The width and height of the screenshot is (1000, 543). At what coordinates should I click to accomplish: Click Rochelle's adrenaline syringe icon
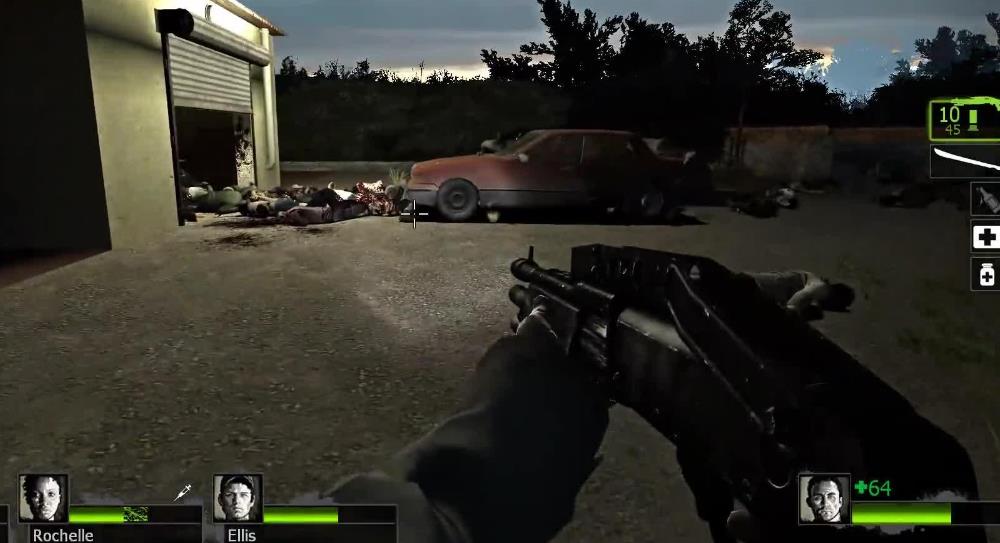pos(184,492)
